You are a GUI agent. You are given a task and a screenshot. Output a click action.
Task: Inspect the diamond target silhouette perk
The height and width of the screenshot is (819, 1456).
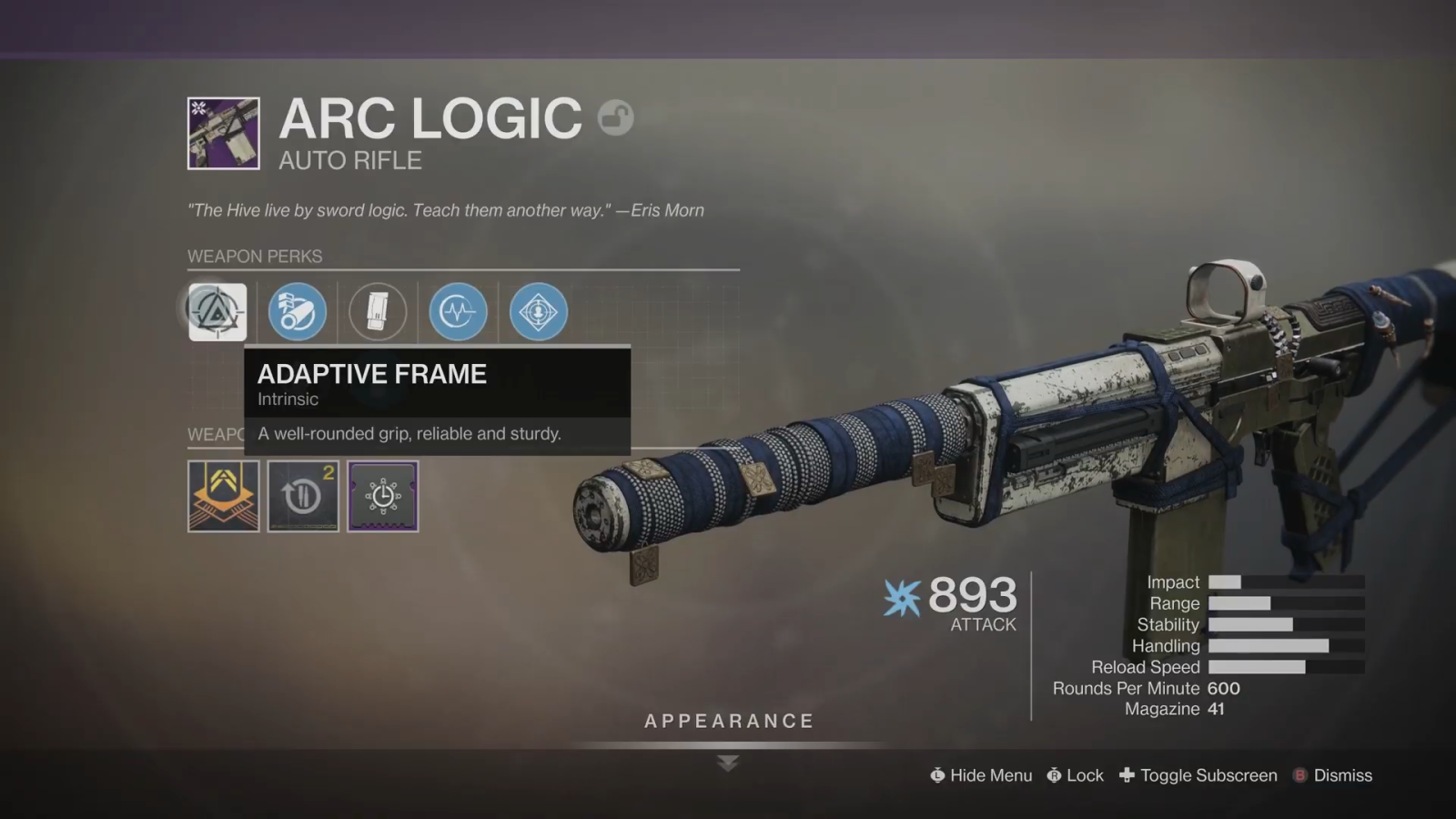click(x=538, y=311)
